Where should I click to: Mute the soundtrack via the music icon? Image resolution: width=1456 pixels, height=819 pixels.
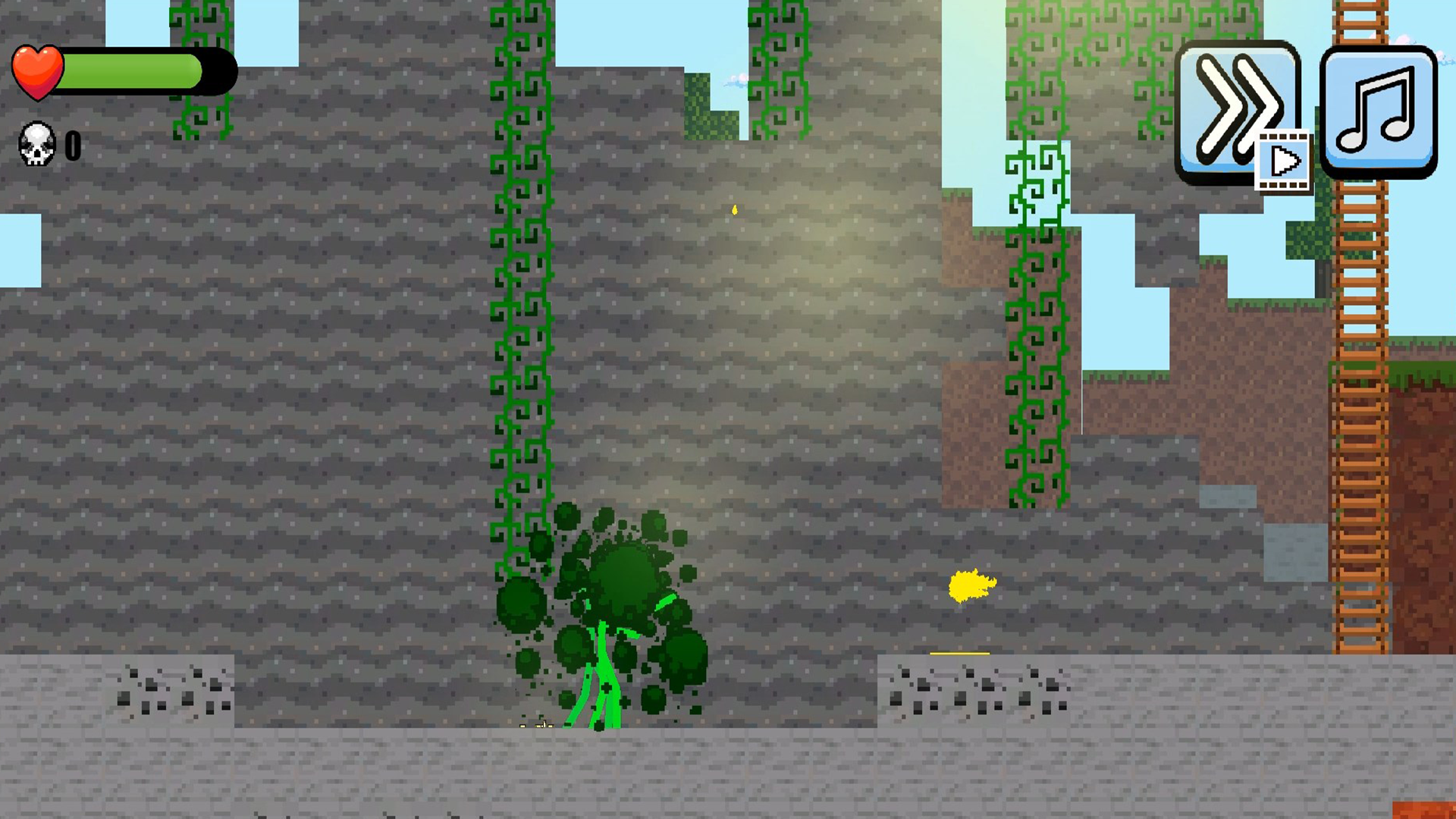(1380, 112)
